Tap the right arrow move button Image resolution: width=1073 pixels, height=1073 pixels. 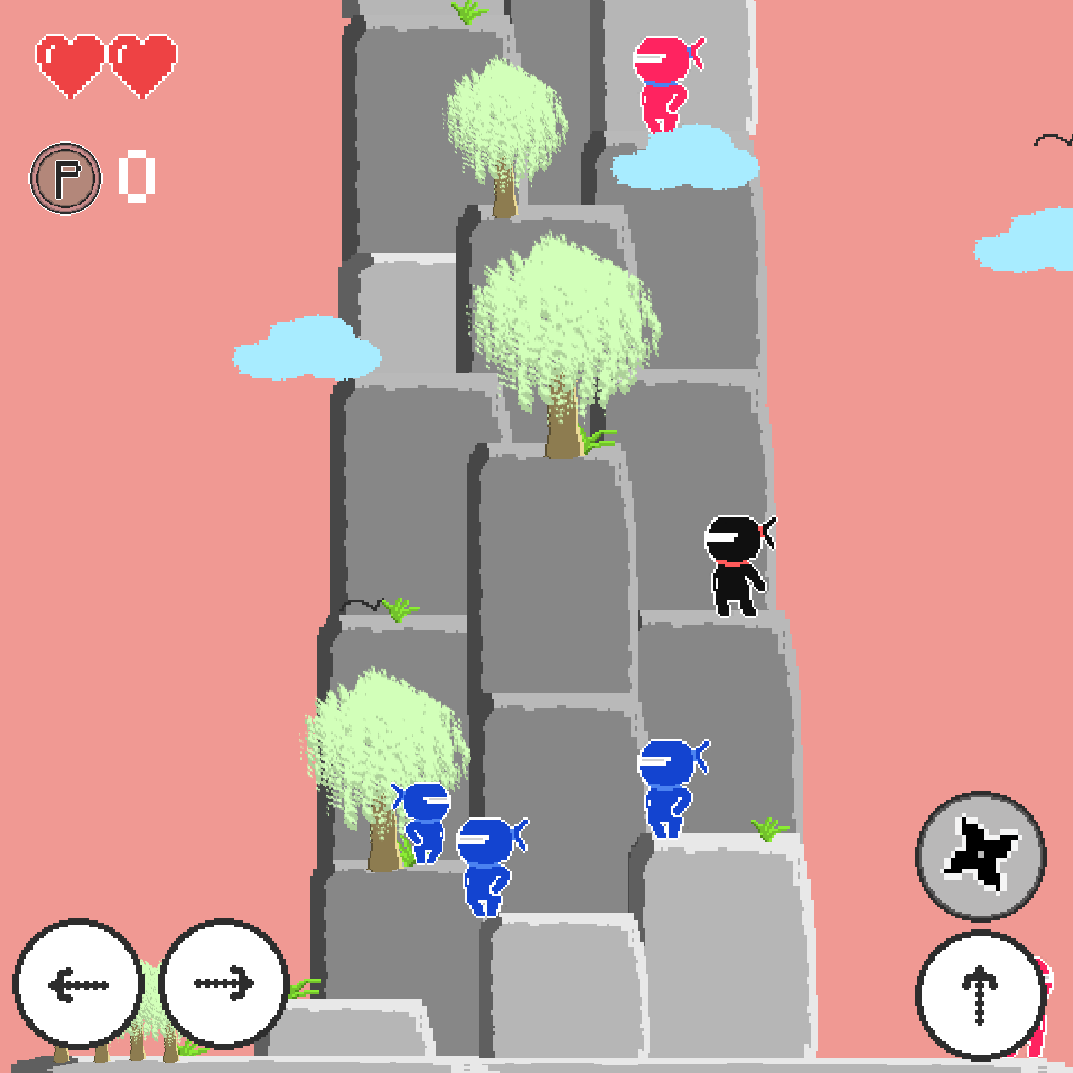tap(224, 984)
